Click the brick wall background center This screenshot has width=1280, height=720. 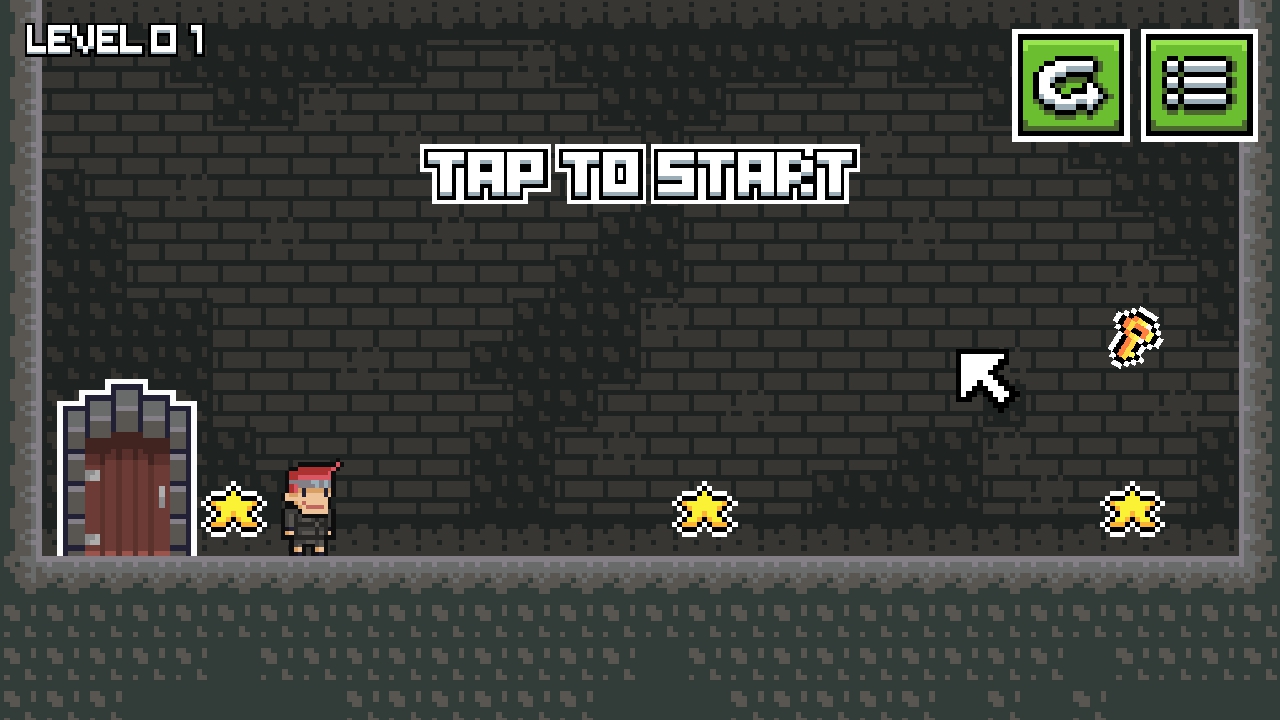pyautogui.click(x=640, y=300)
